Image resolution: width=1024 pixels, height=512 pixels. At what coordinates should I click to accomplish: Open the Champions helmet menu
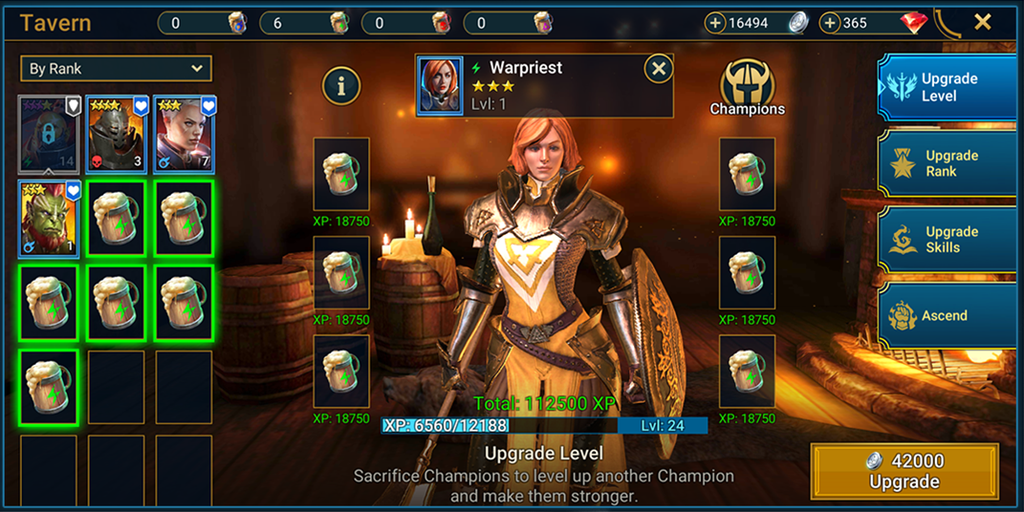coord(747,87)
